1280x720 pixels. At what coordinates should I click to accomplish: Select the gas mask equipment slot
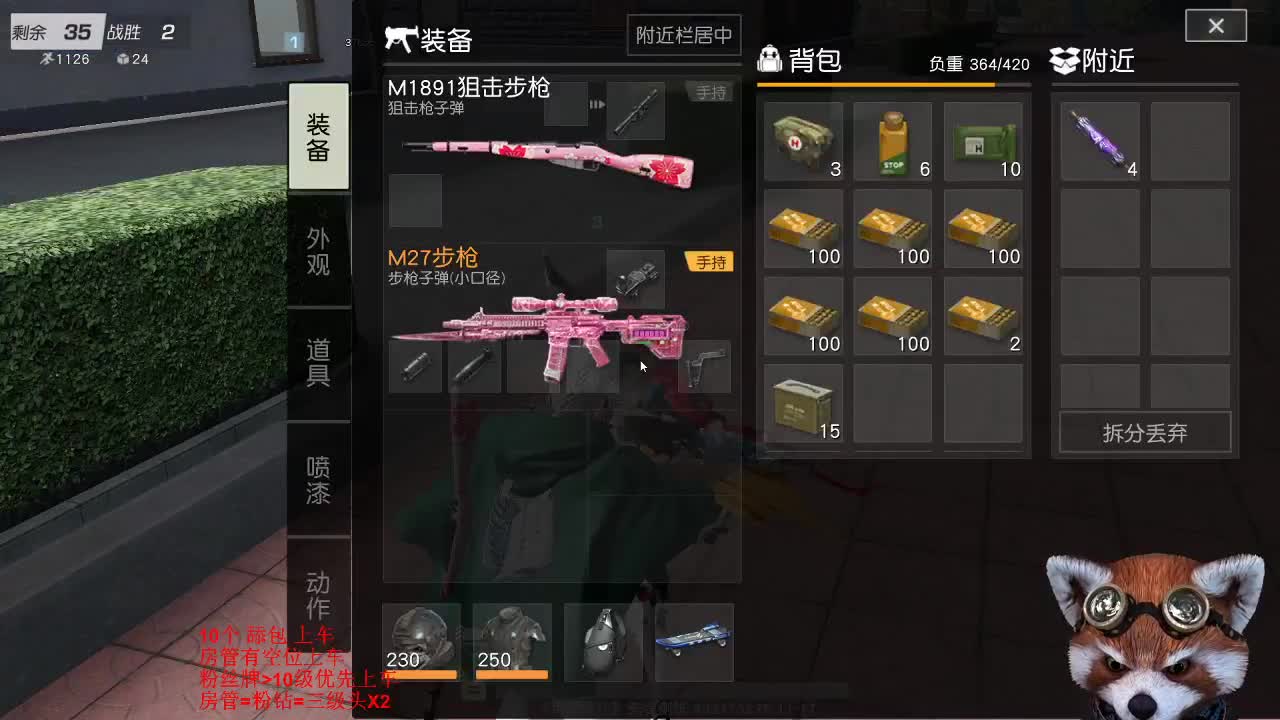pyautogui.click(x=603, y=643)
